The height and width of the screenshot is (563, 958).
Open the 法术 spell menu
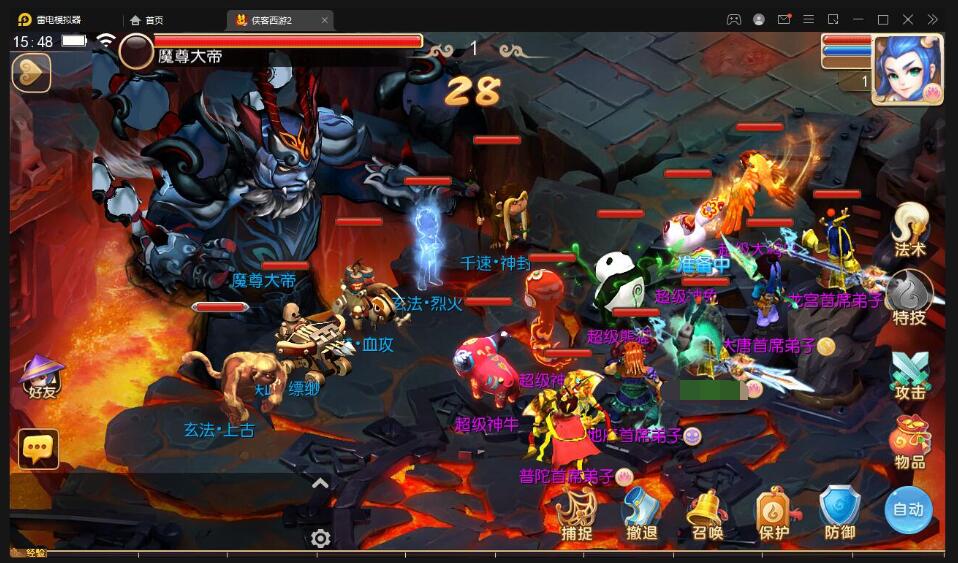[910, 230]
